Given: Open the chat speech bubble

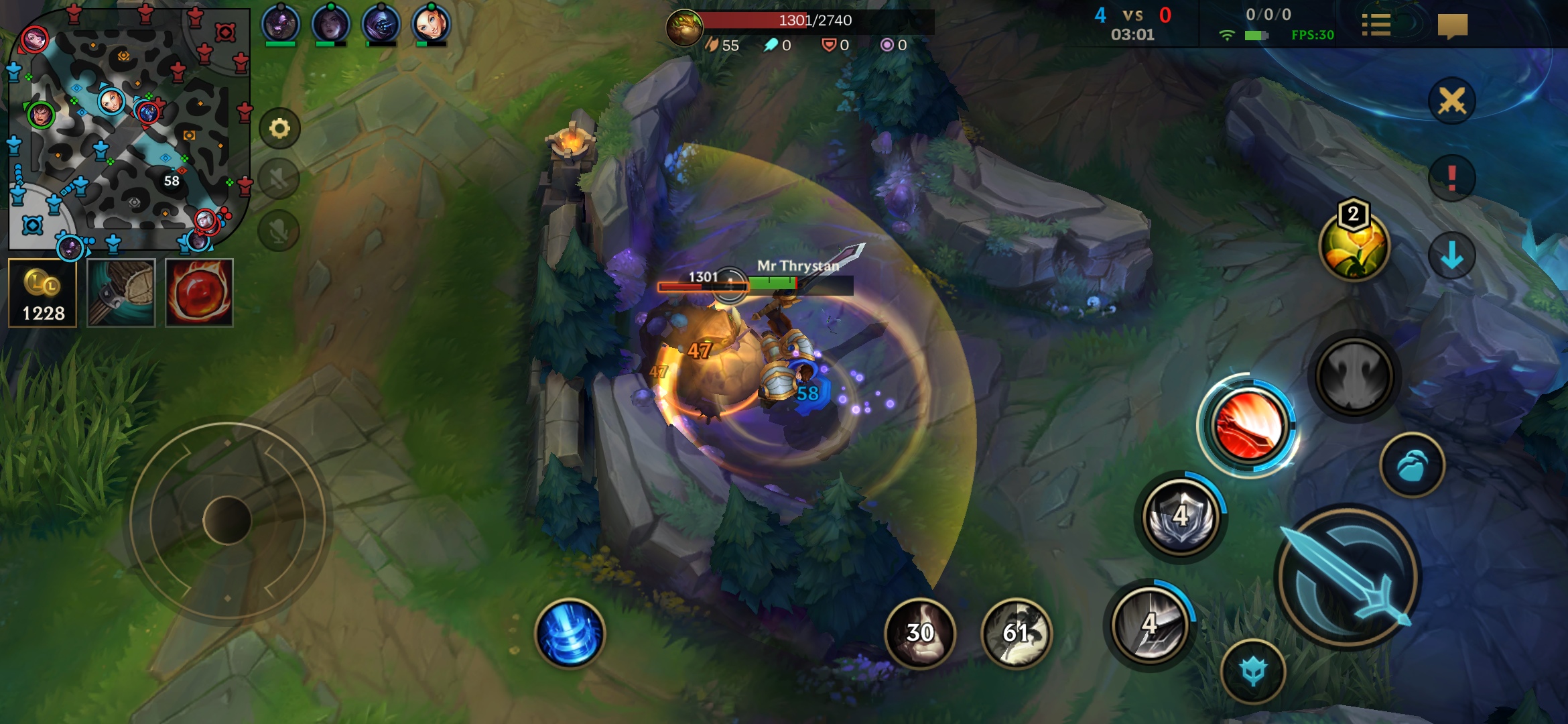Looking at the screenshot, I should point(1452,27).
